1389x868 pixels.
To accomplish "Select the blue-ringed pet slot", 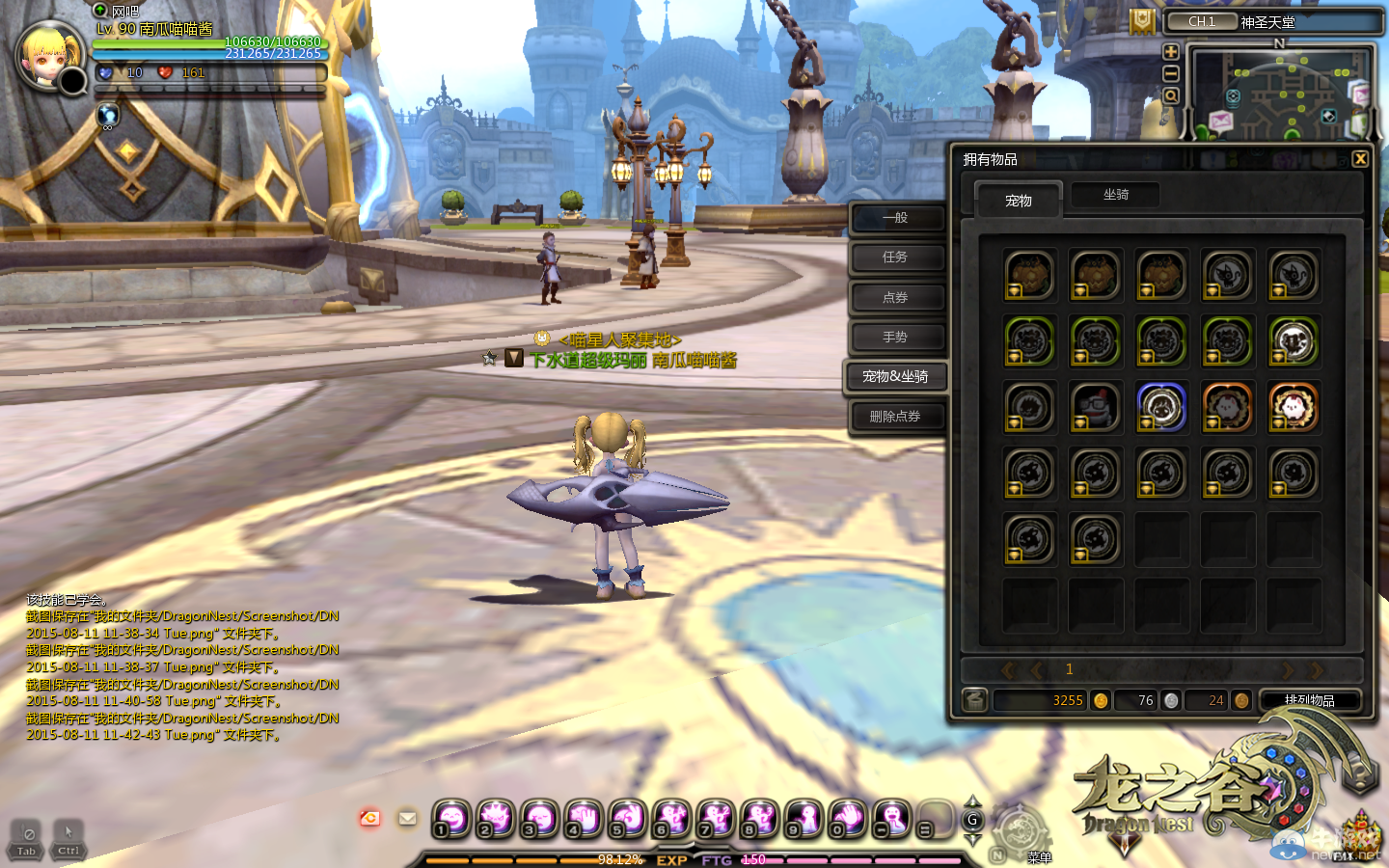I will tap(1161, 407).
